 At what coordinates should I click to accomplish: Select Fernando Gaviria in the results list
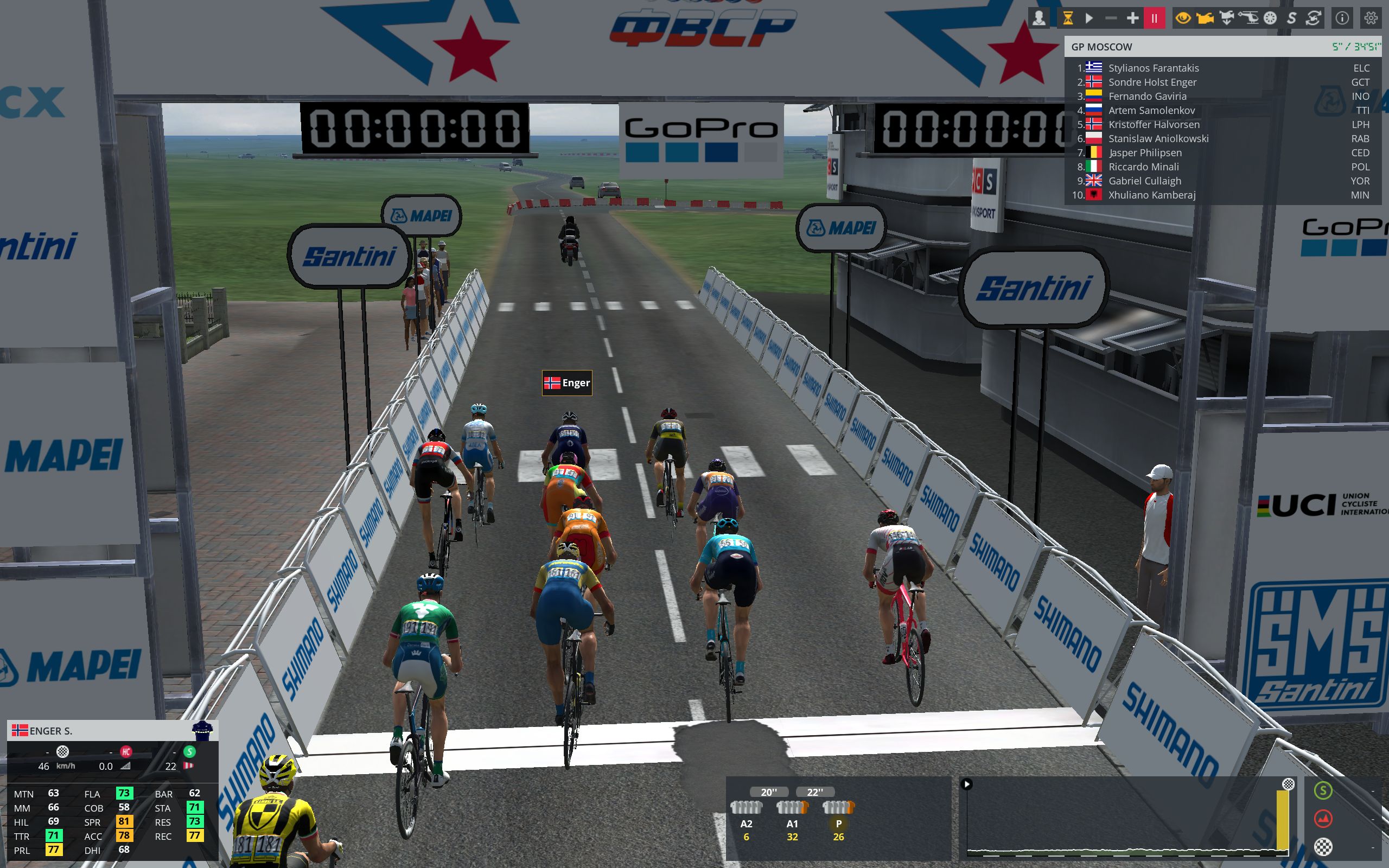tap(1147, 96)
